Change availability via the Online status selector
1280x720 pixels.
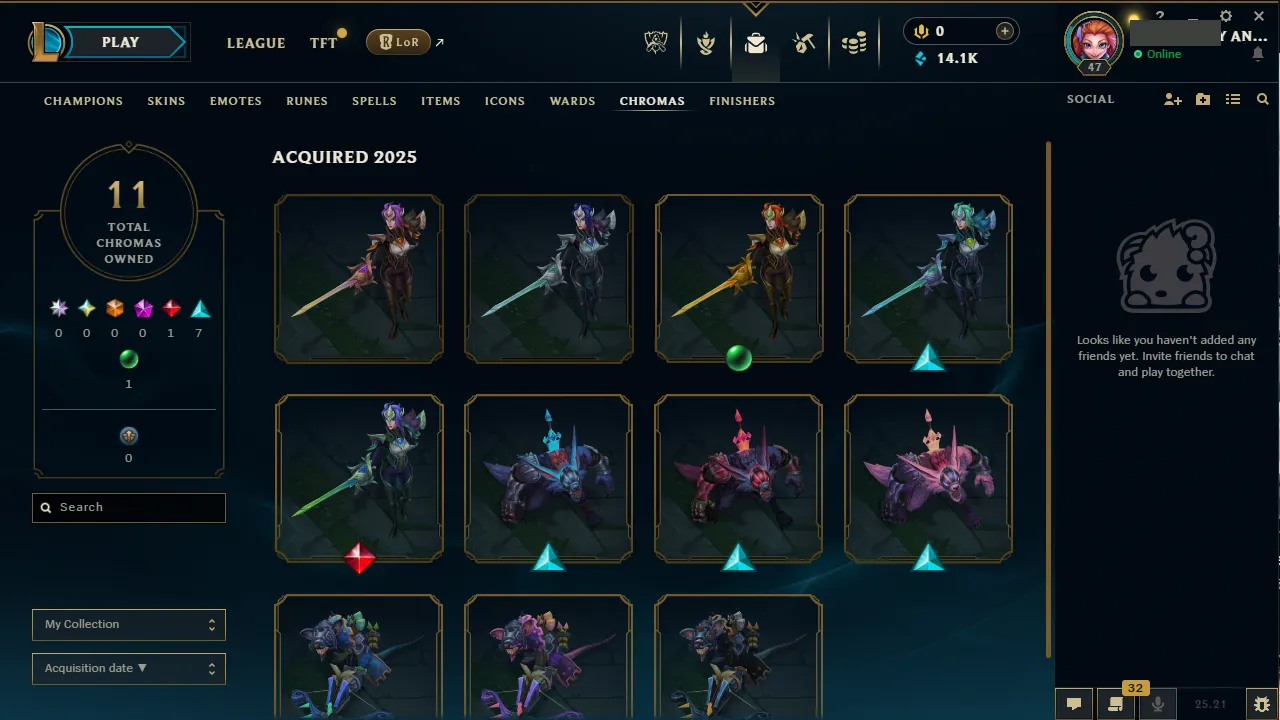[x=1160, y=54]
